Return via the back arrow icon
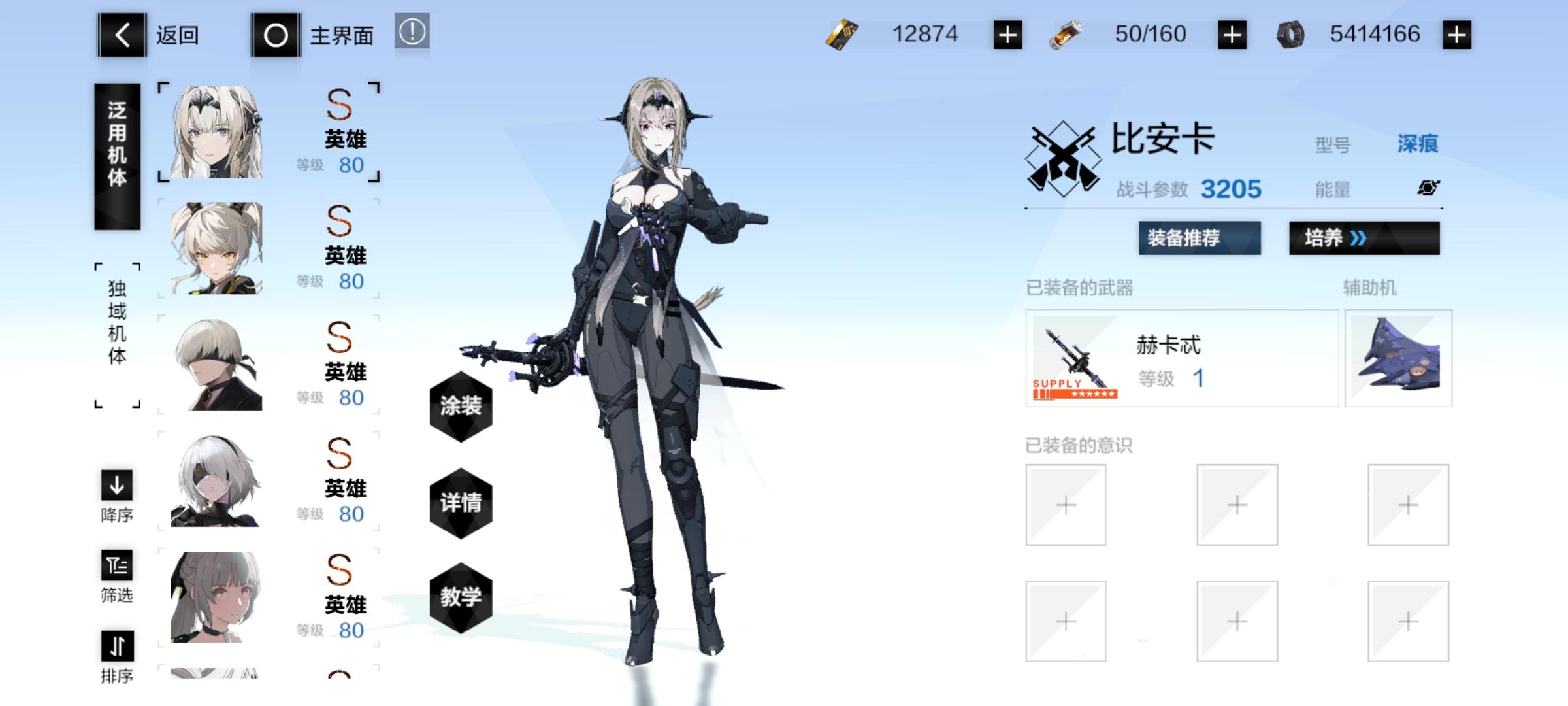Screen dimensions: 1568x706 point(121,36)
